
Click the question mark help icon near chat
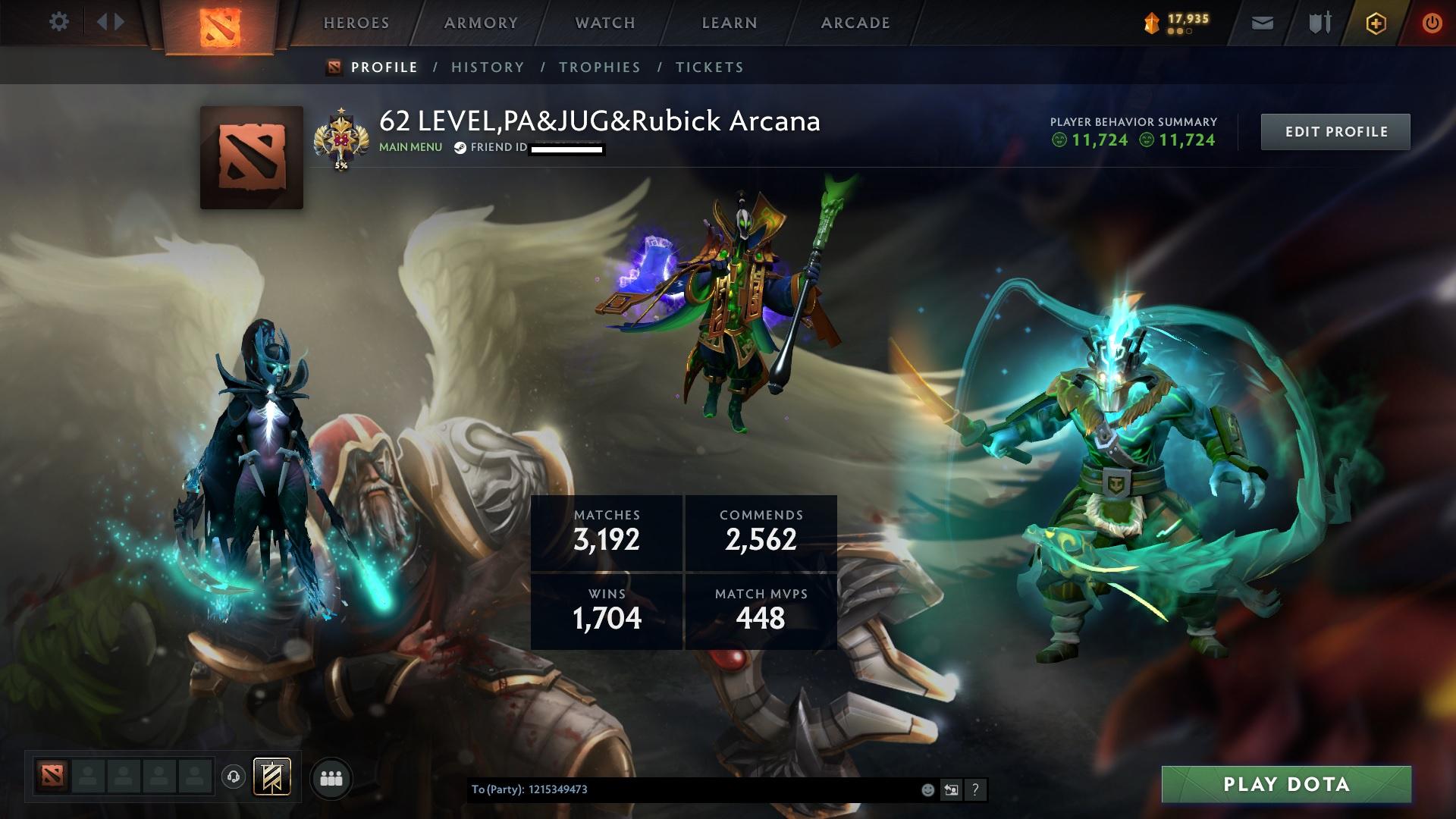click(x=974, y=790)
